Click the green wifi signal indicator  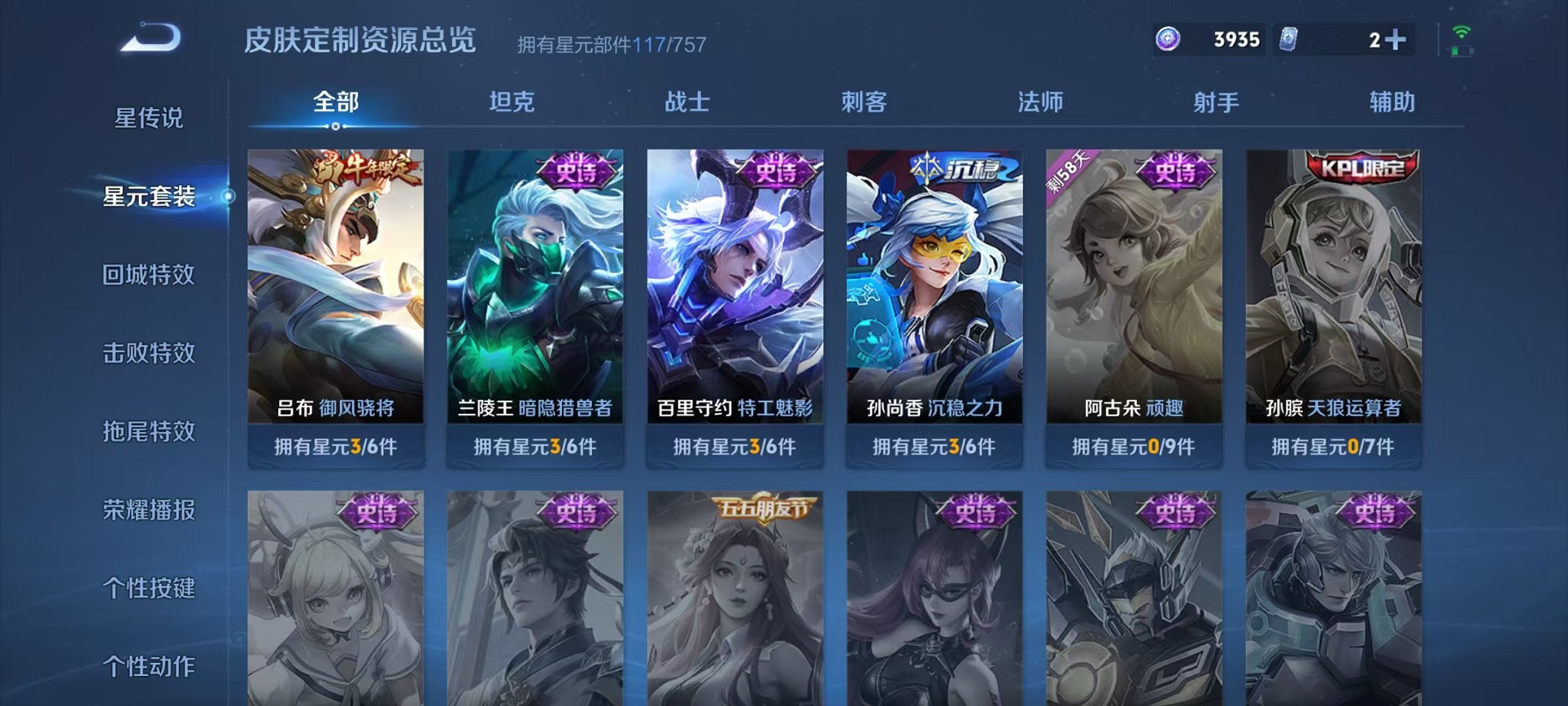tap(1460, 33)
